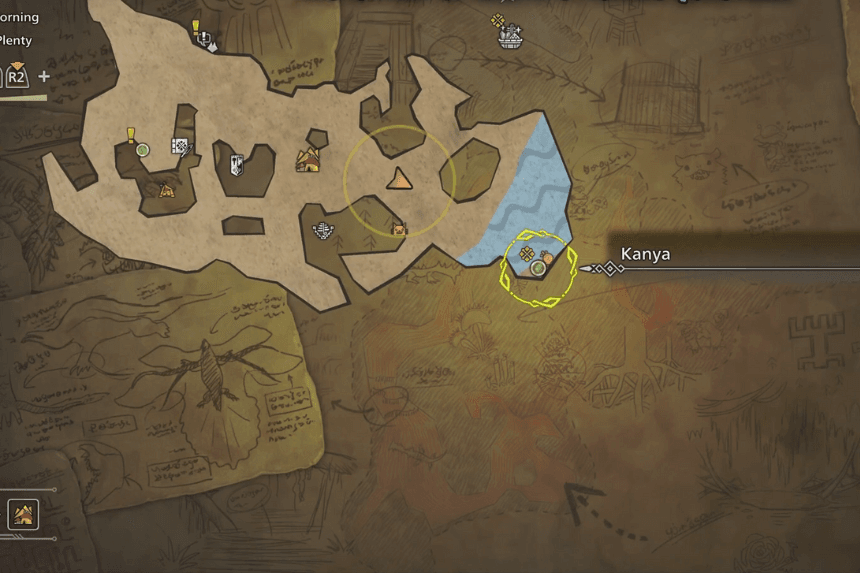Select the small orange pop-up tent marker
The height and width of the screenshot is (573, 860).
click(166, 189)
